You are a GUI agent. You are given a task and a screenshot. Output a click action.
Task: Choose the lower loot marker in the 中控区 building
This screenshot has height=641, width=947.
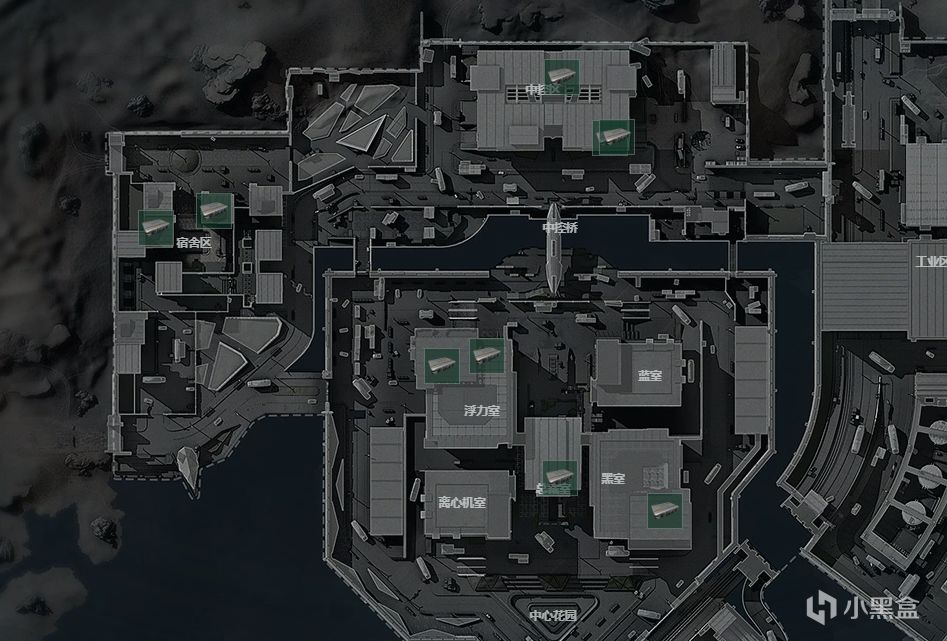click(611, 136)
